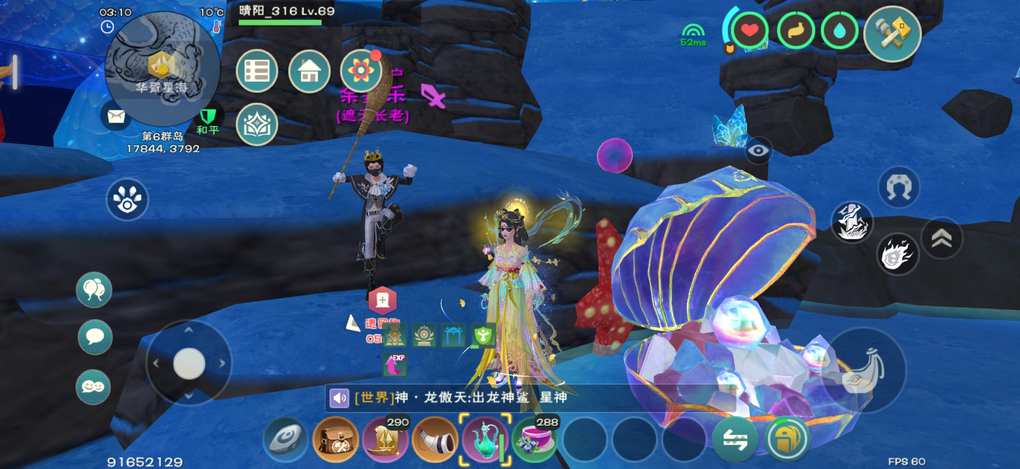Screen dimensions: 1020x469
Task: Open the lotus emblem menu
Action: point(257,124)
